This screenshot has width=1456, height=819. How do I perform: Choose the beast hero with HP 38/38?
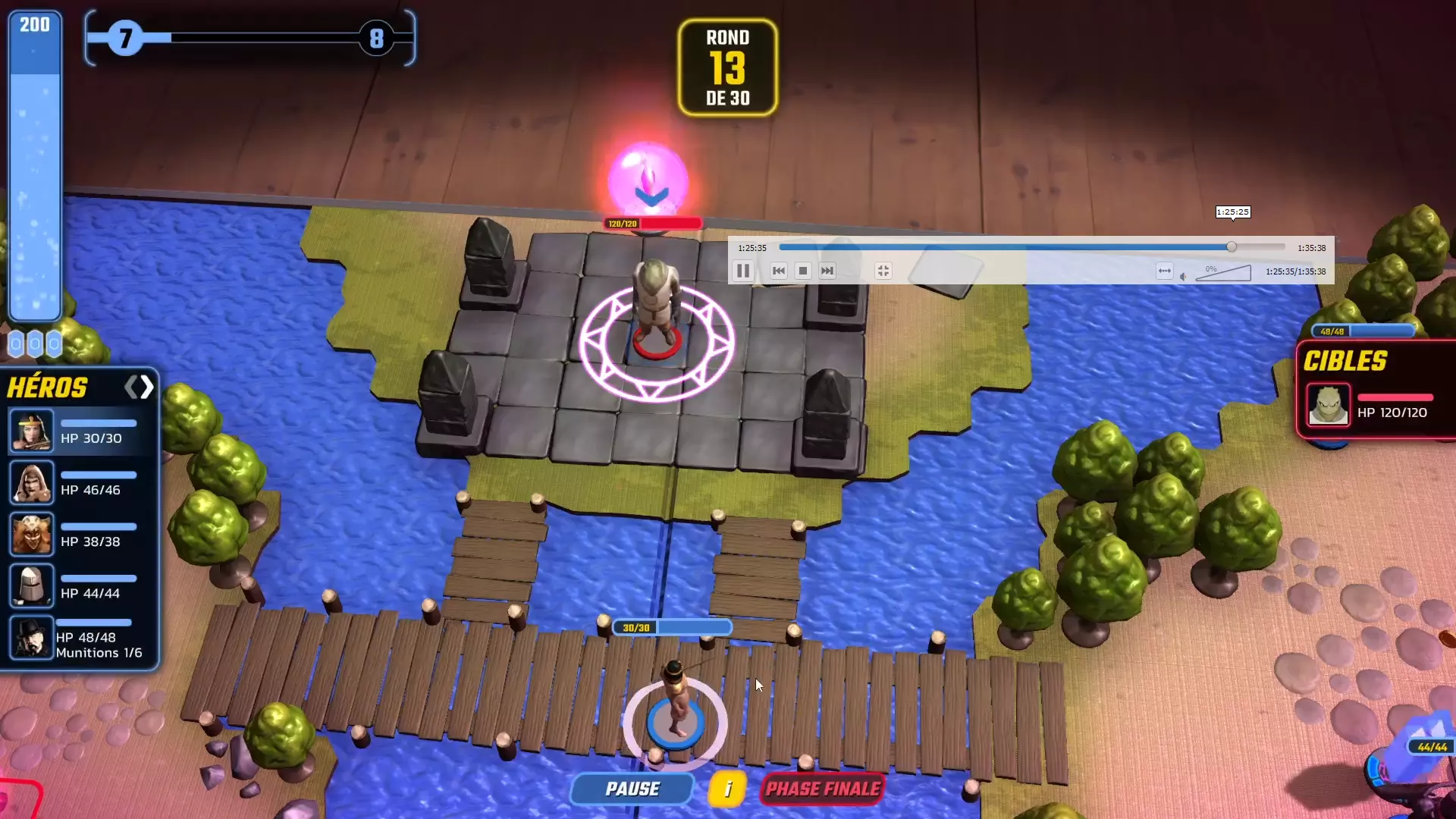coord(32,534)
